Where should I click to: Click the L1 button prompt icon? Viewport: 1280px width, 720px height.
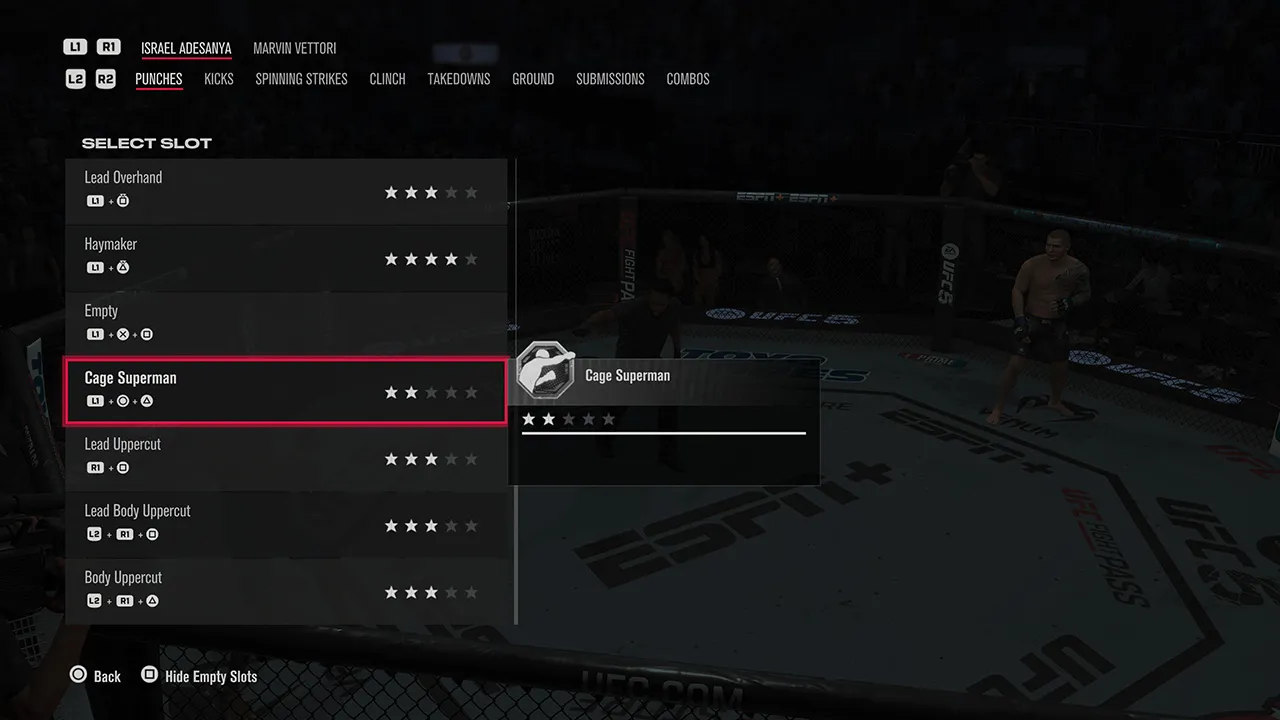pyautogui.click(x=75, y=45)
